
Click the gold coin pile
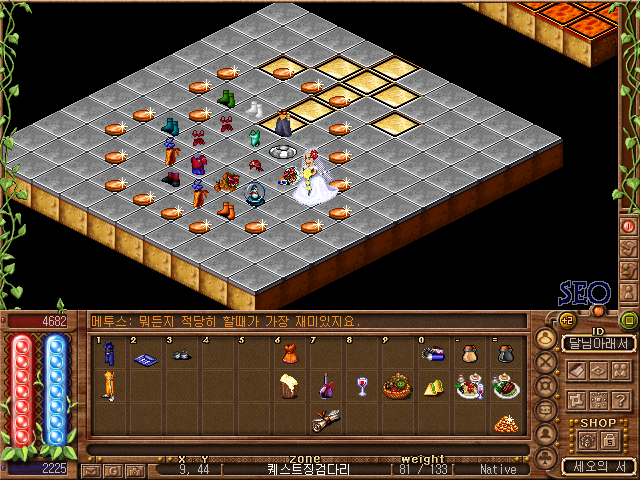click(x=506, y=422)
